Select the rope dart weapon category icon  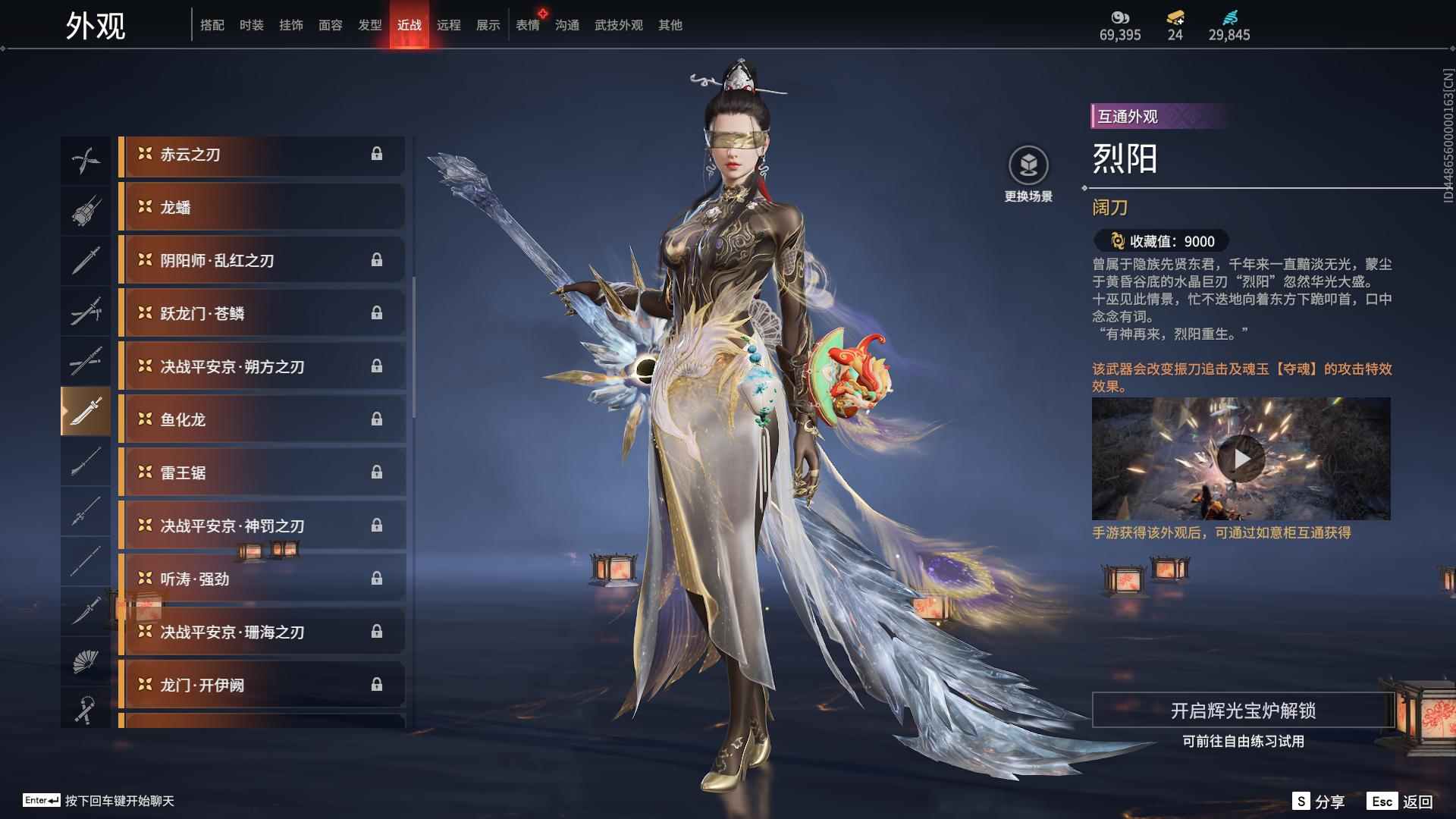coord(86,710)
